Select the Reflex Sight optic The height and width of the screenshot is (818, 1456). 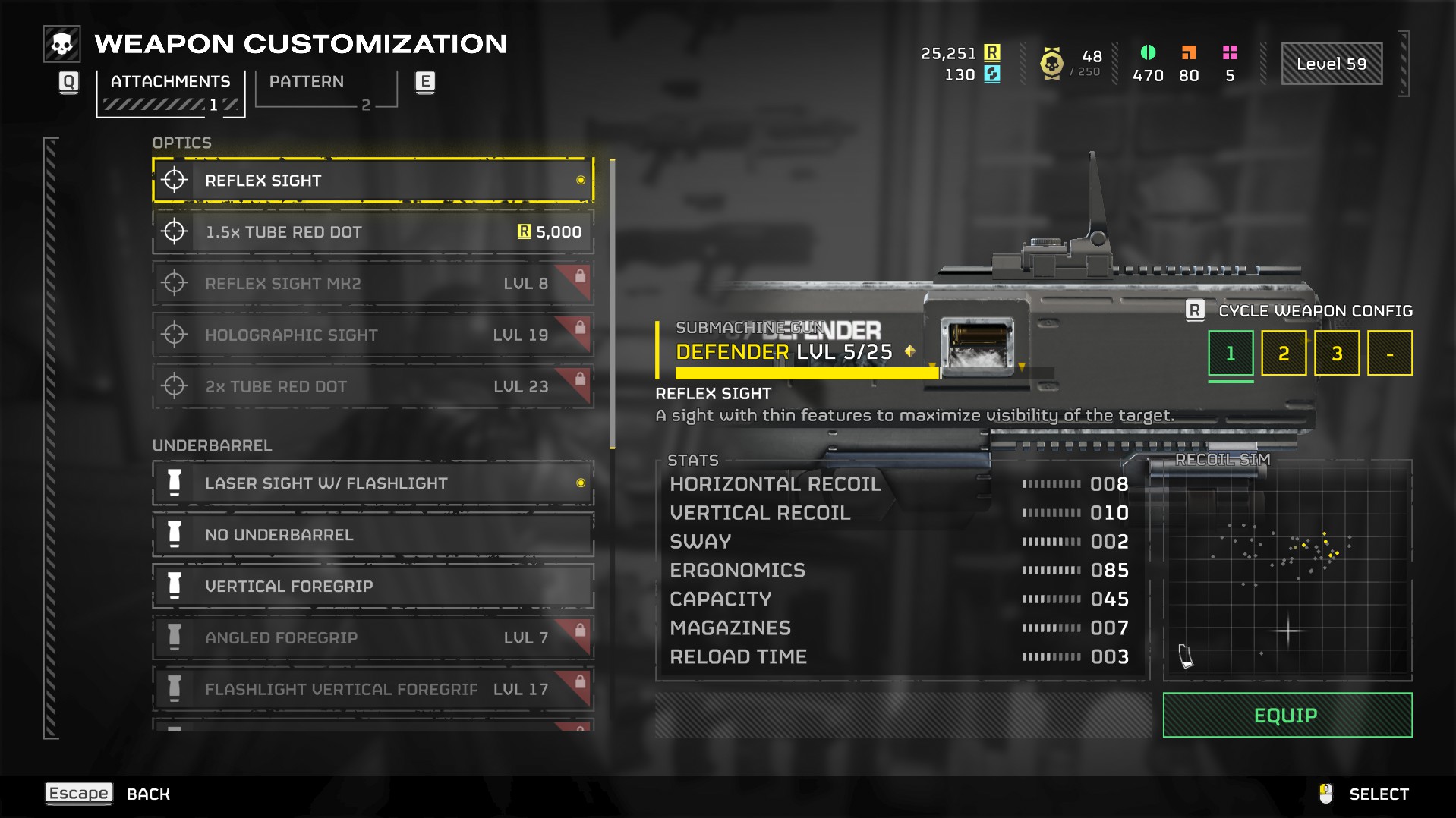[x=372, y=181]
